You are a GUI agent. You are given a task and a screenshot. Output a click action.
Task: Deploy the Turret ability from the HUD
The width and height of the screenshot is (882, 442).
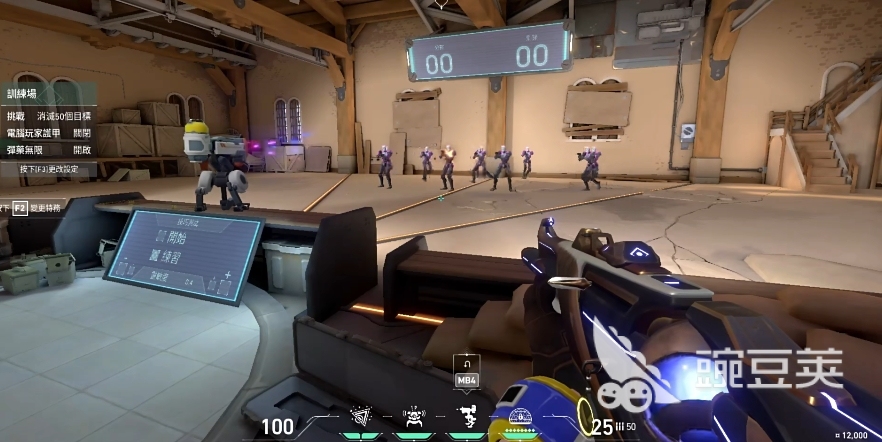tap(465, 416)
